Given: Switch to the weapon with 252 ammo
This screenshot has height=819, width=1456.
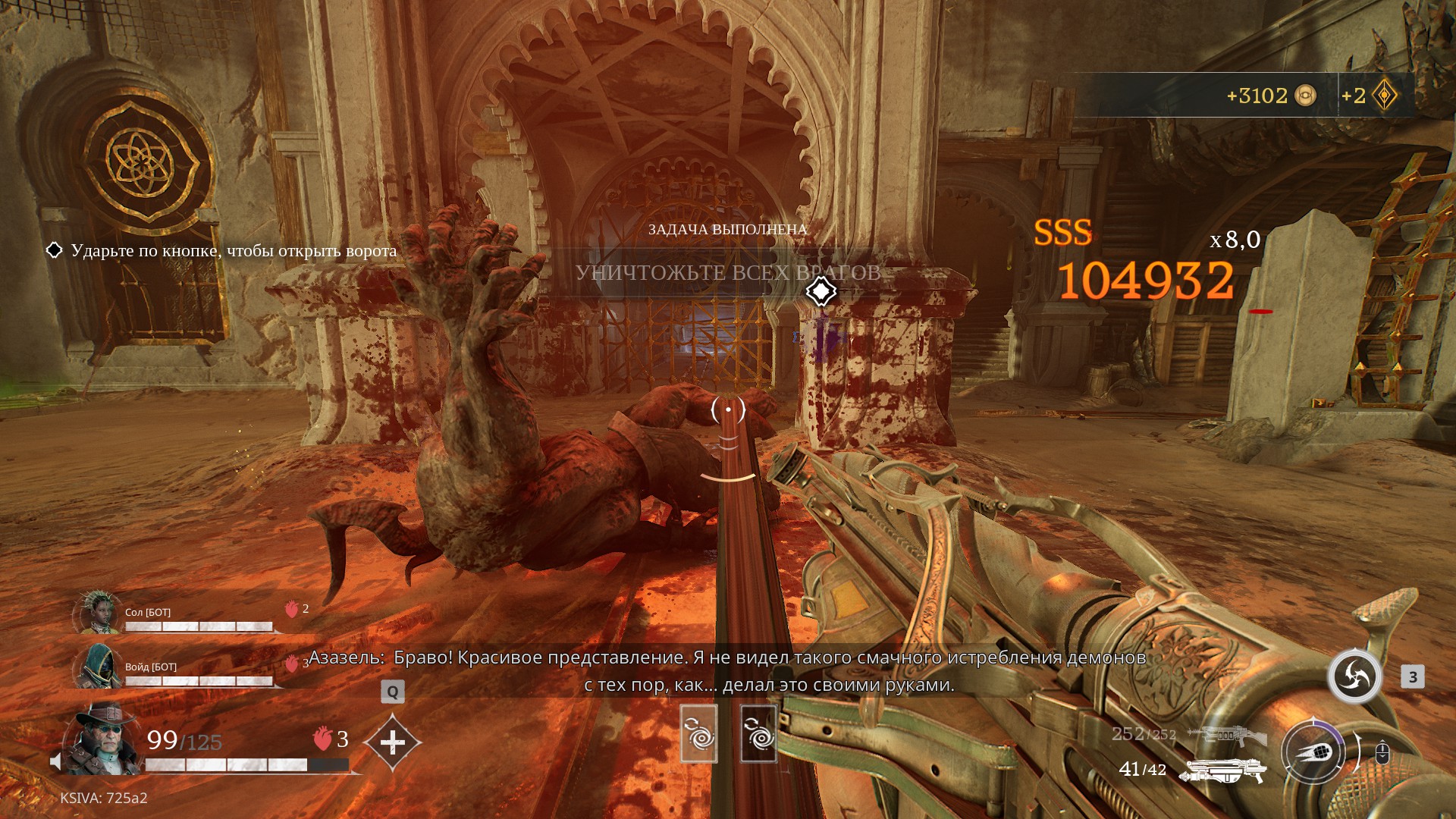Looking at the screenshot, I should (1228, 735).
